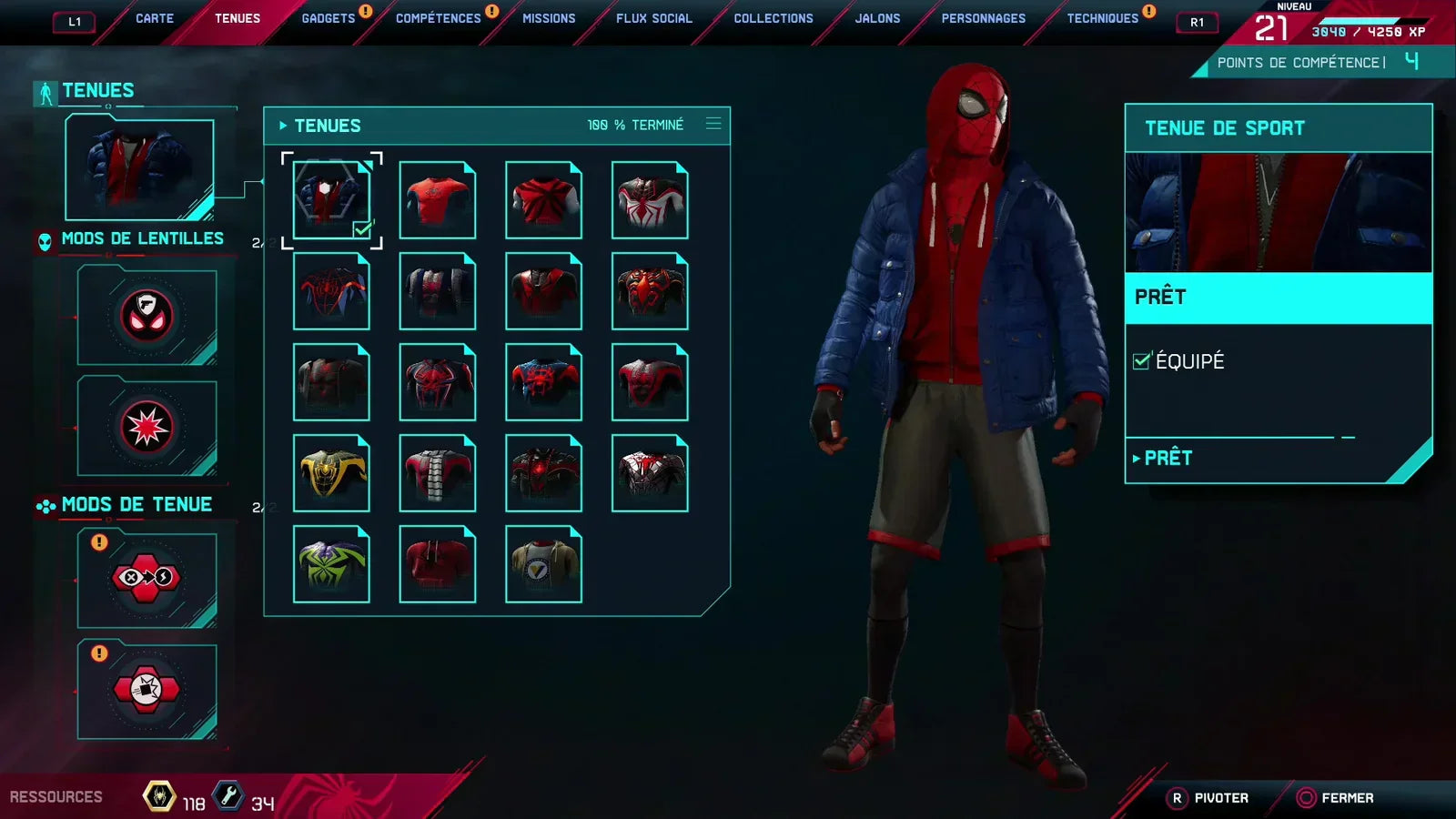Switch to the GADGETS tab

(x=329, y=17)
